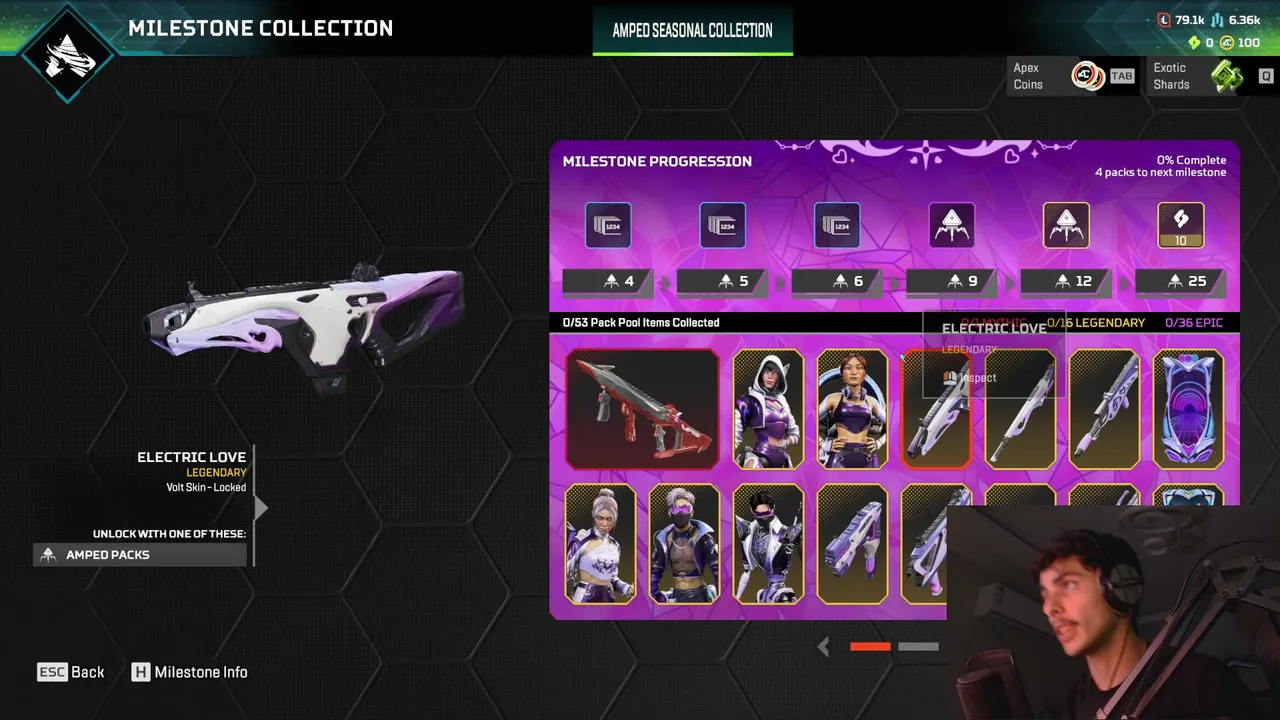Click the previous page arrow
The width and height of the screenshot is (1280, 720).
[823, 647]
